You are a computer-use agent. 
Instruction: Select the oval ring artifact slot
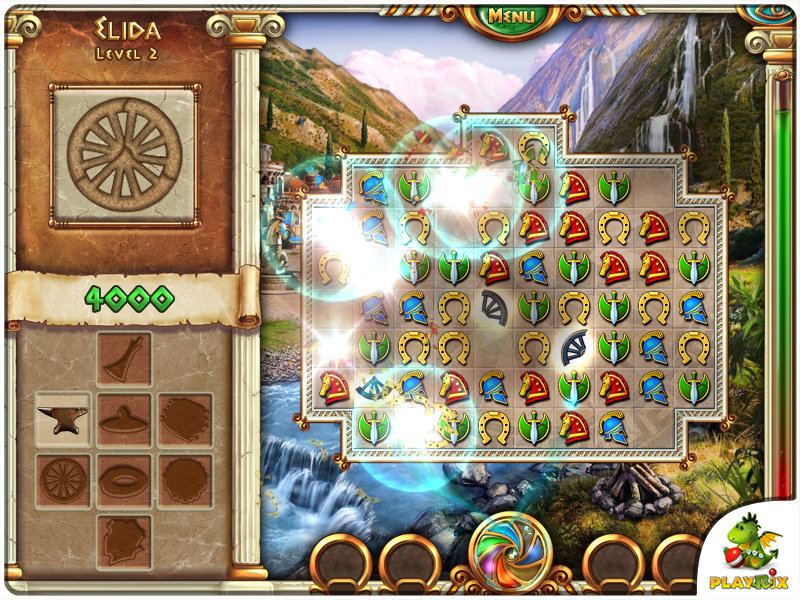pyautogui.click(x=124, y=481)
